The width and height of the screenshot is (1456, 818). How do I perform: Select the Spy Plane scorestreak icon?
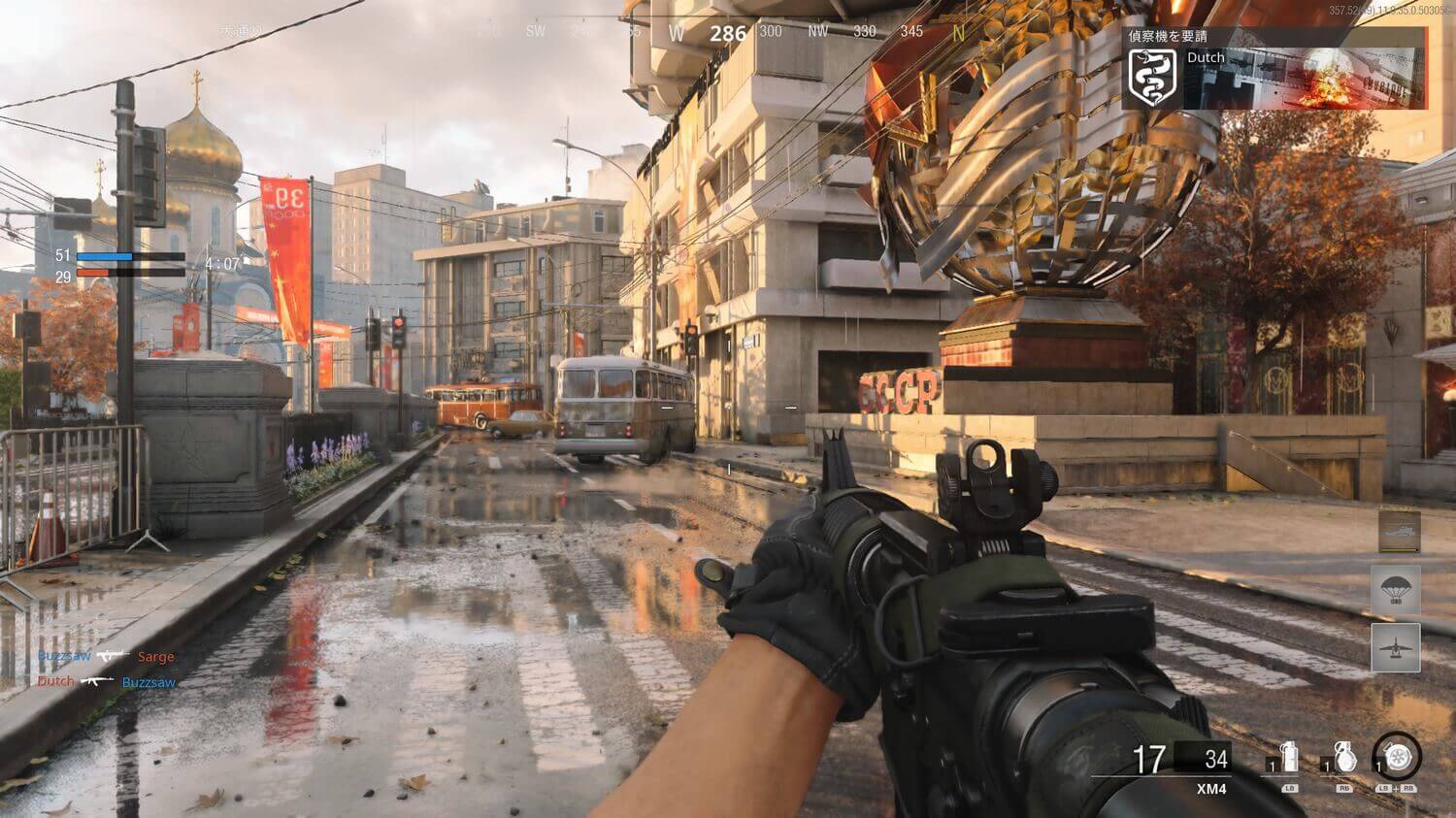[x=1395, y=647]
